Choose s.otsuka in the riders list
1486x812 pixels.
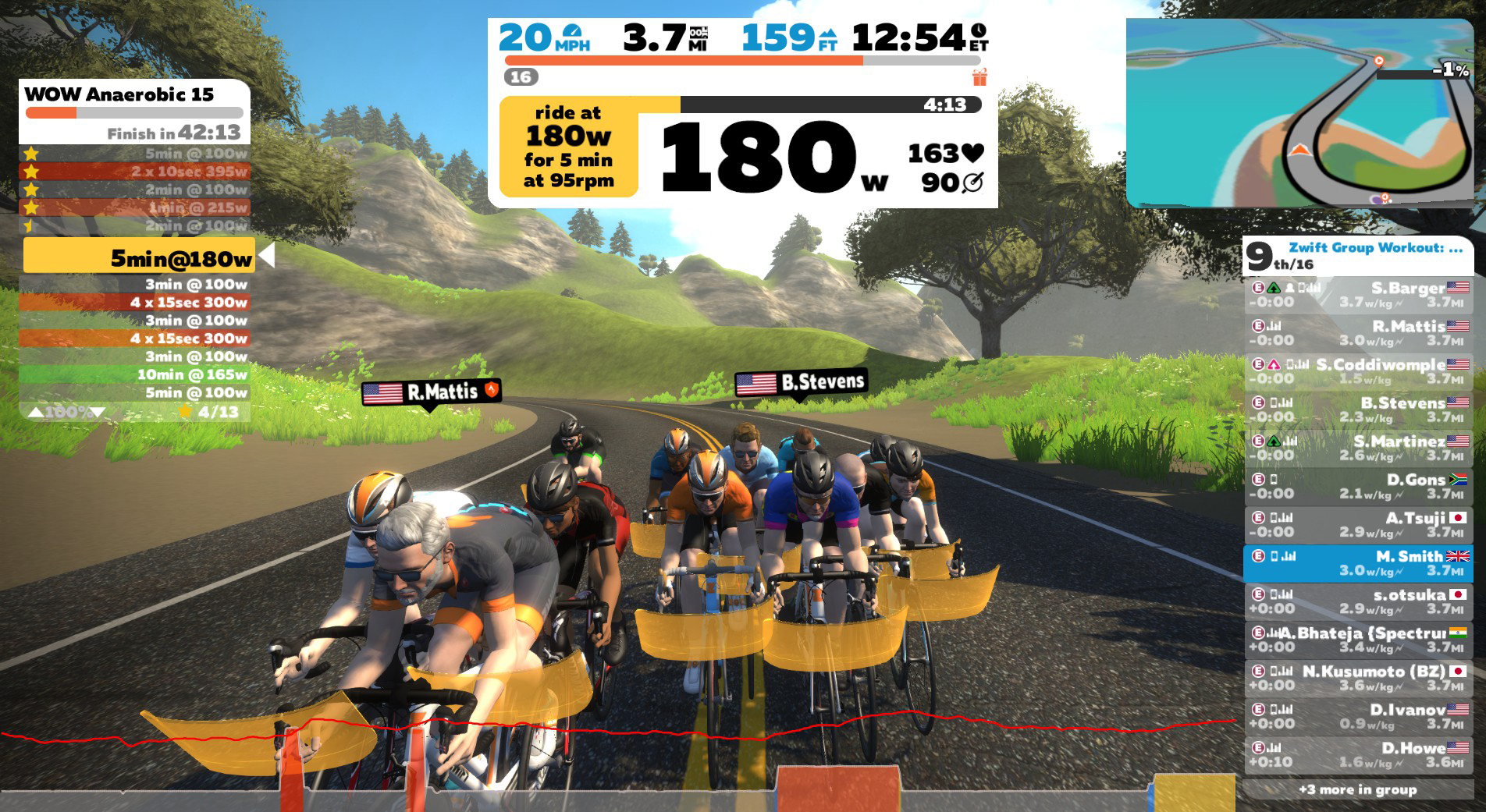1358,601
